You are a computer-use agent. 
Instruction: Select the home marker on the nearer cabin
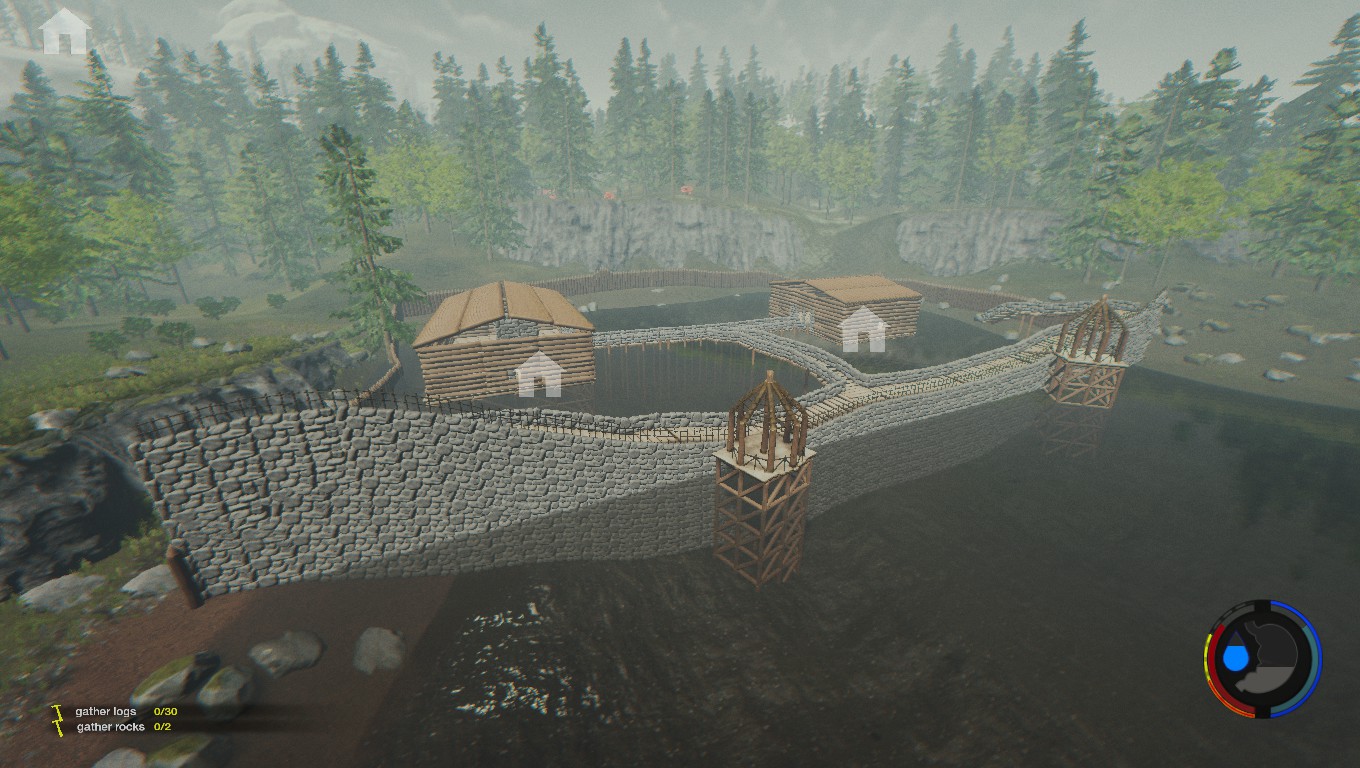539,373
